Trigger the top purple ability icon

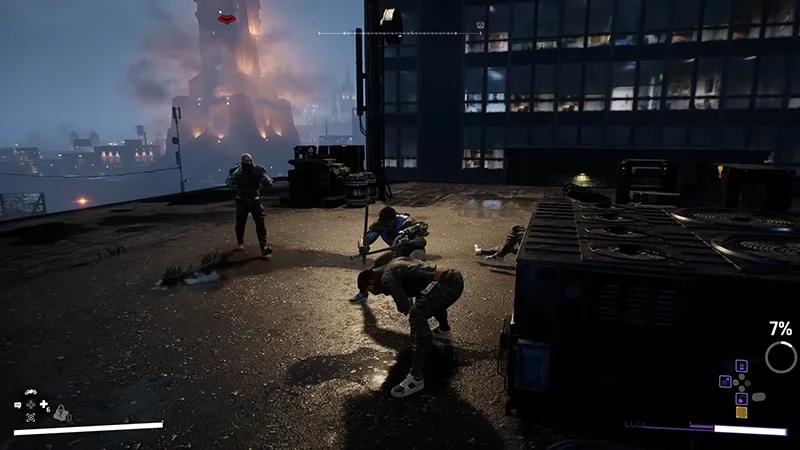[x=741, y=366]
